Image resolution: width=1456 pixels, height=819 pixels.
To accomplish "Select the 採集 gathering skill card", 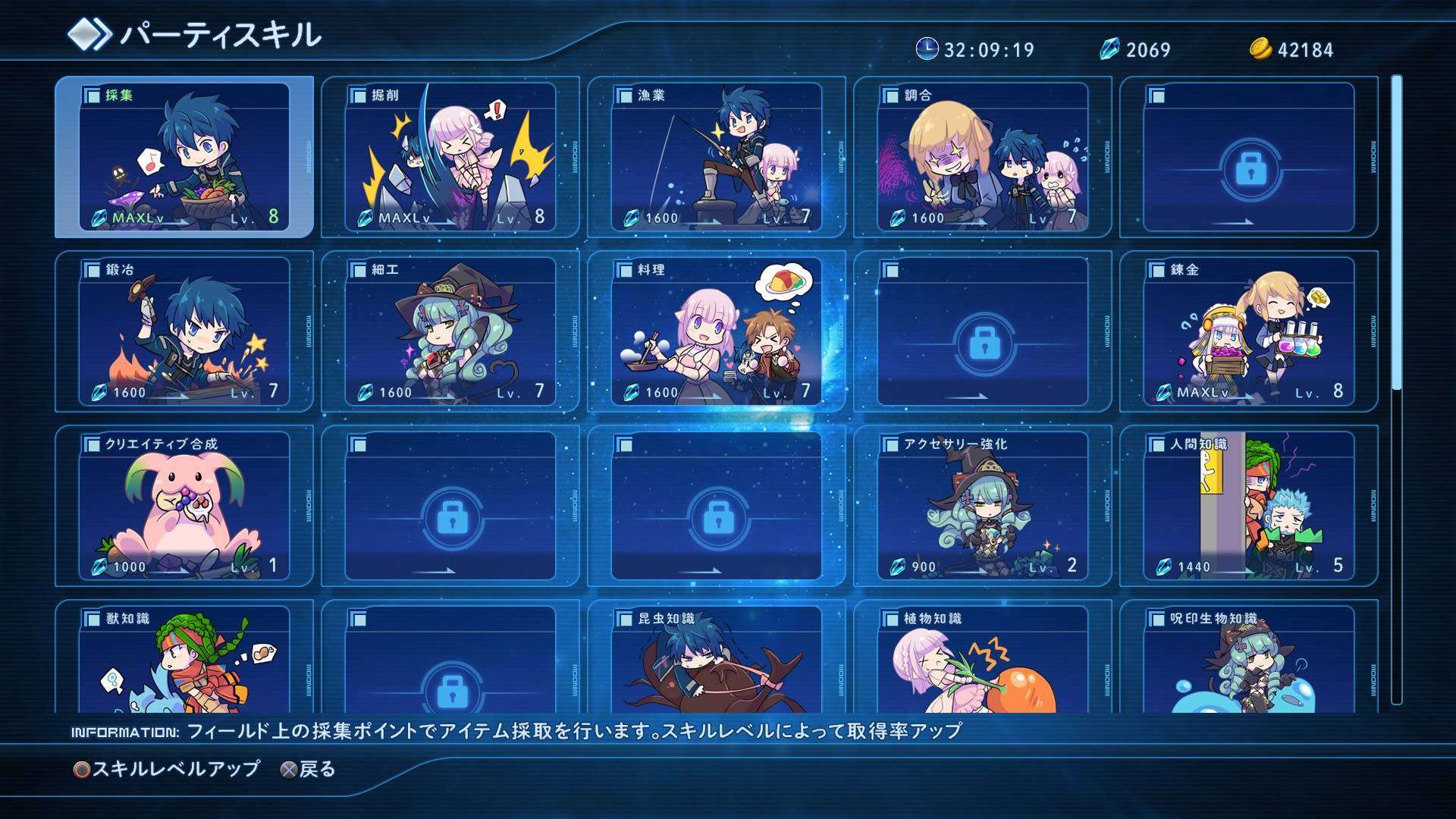I will click(x=184, y=157).
